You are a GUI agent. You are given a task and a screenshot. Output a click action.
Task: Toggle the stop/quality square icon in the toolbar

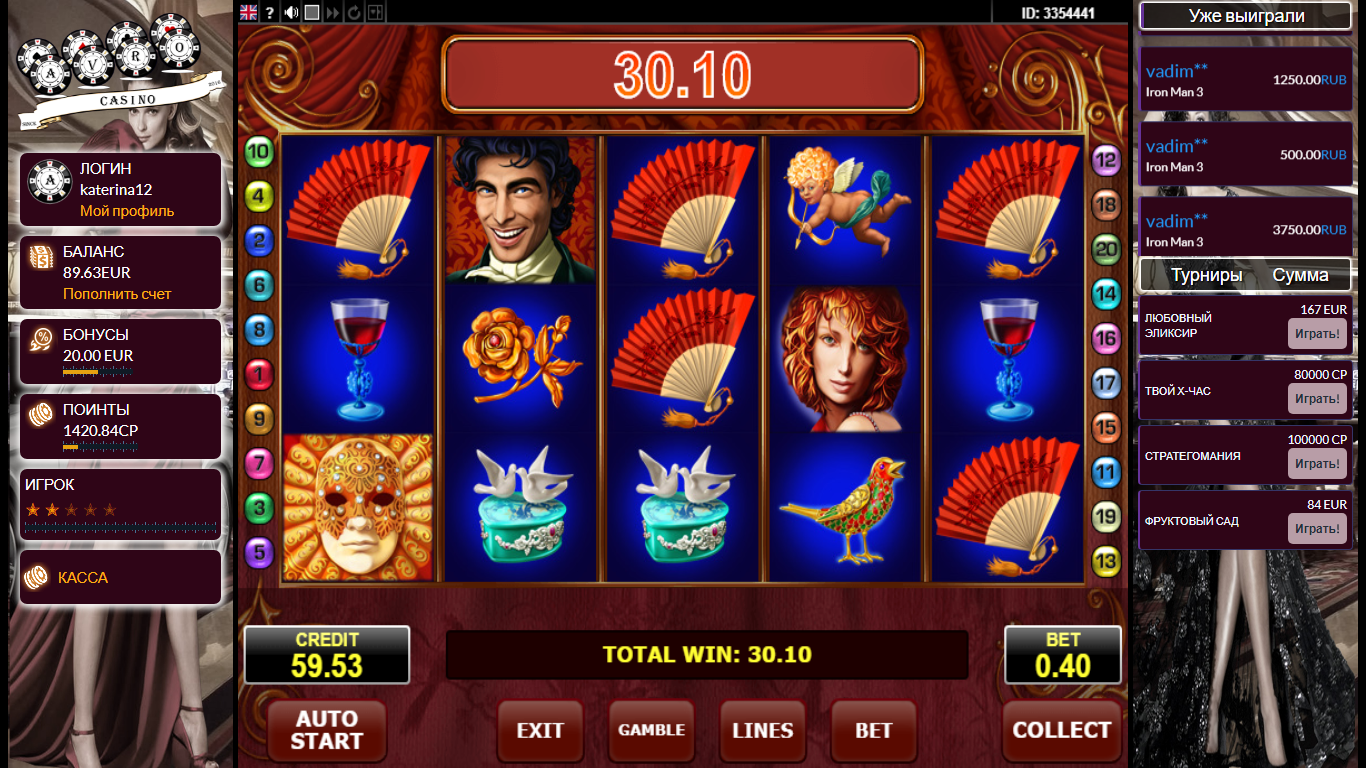[x=312, y=13]
